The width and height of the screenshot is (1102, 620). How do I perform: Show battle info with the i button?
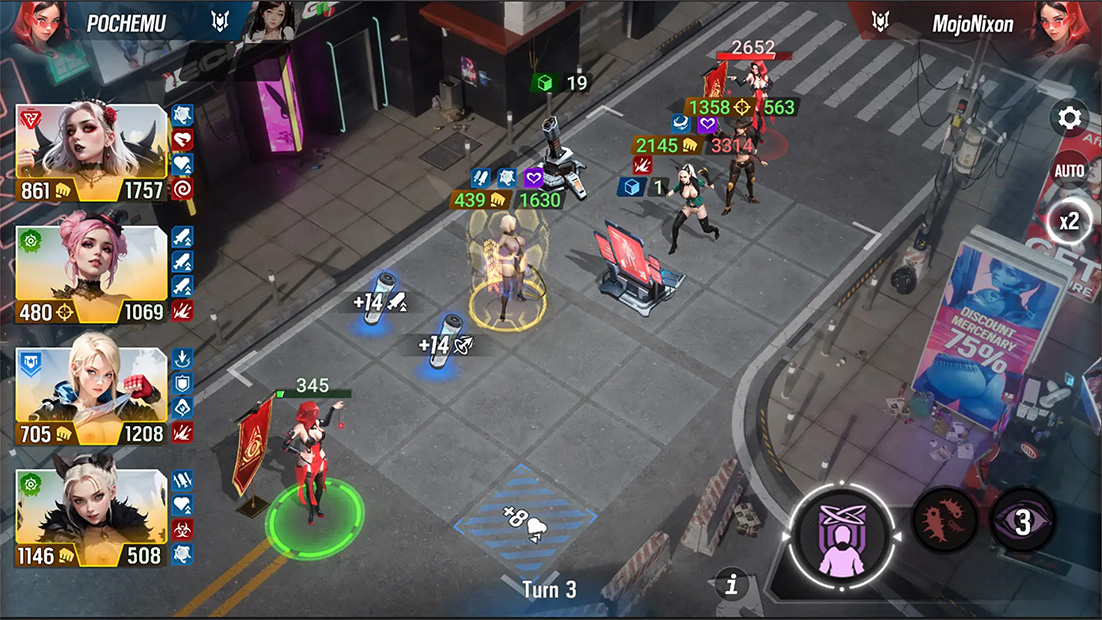[x=732, y=585]
